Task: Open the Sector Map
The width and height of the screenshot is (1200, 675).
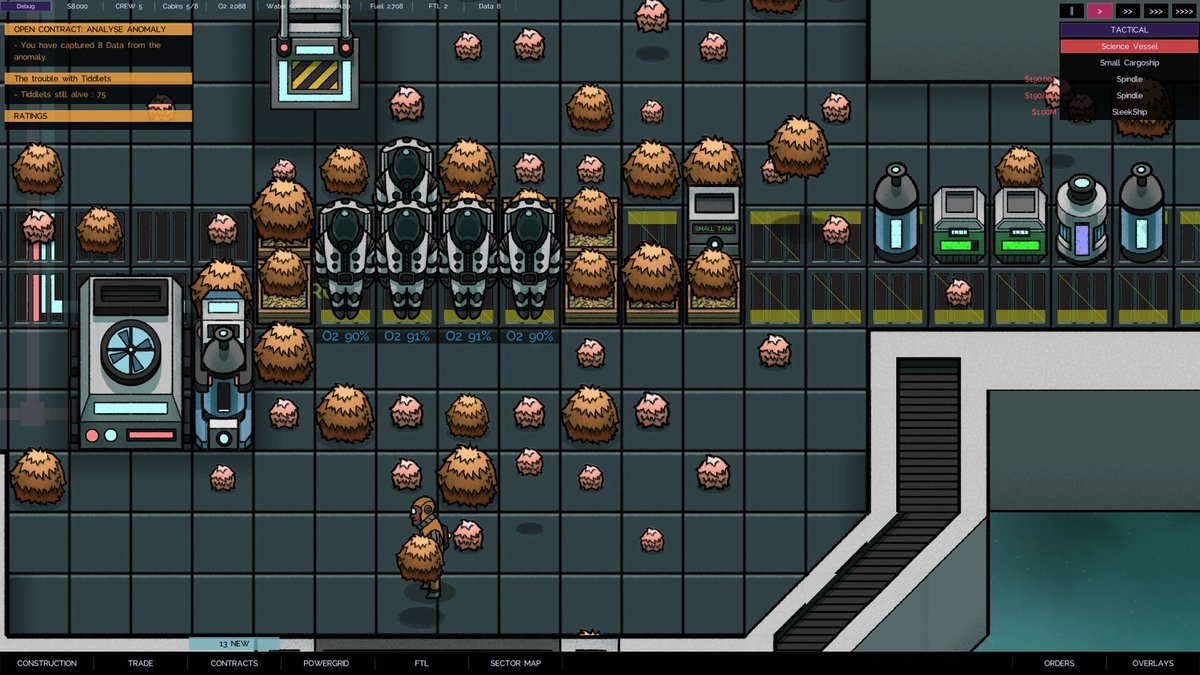Action: [515, 663]
